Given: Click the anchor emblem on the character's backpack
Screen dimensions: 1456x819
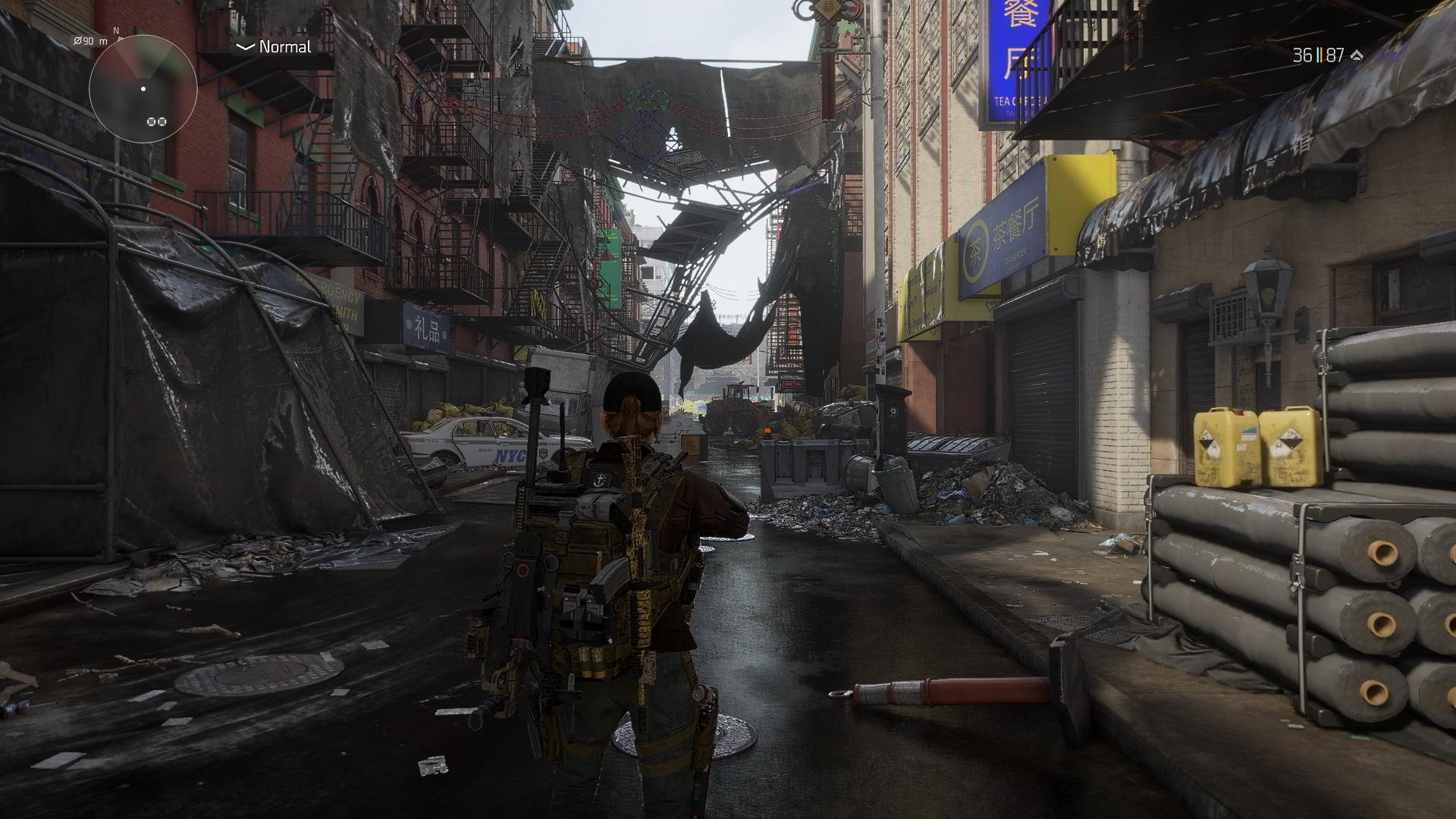Looking at the screenshot, I should point(599,481).
